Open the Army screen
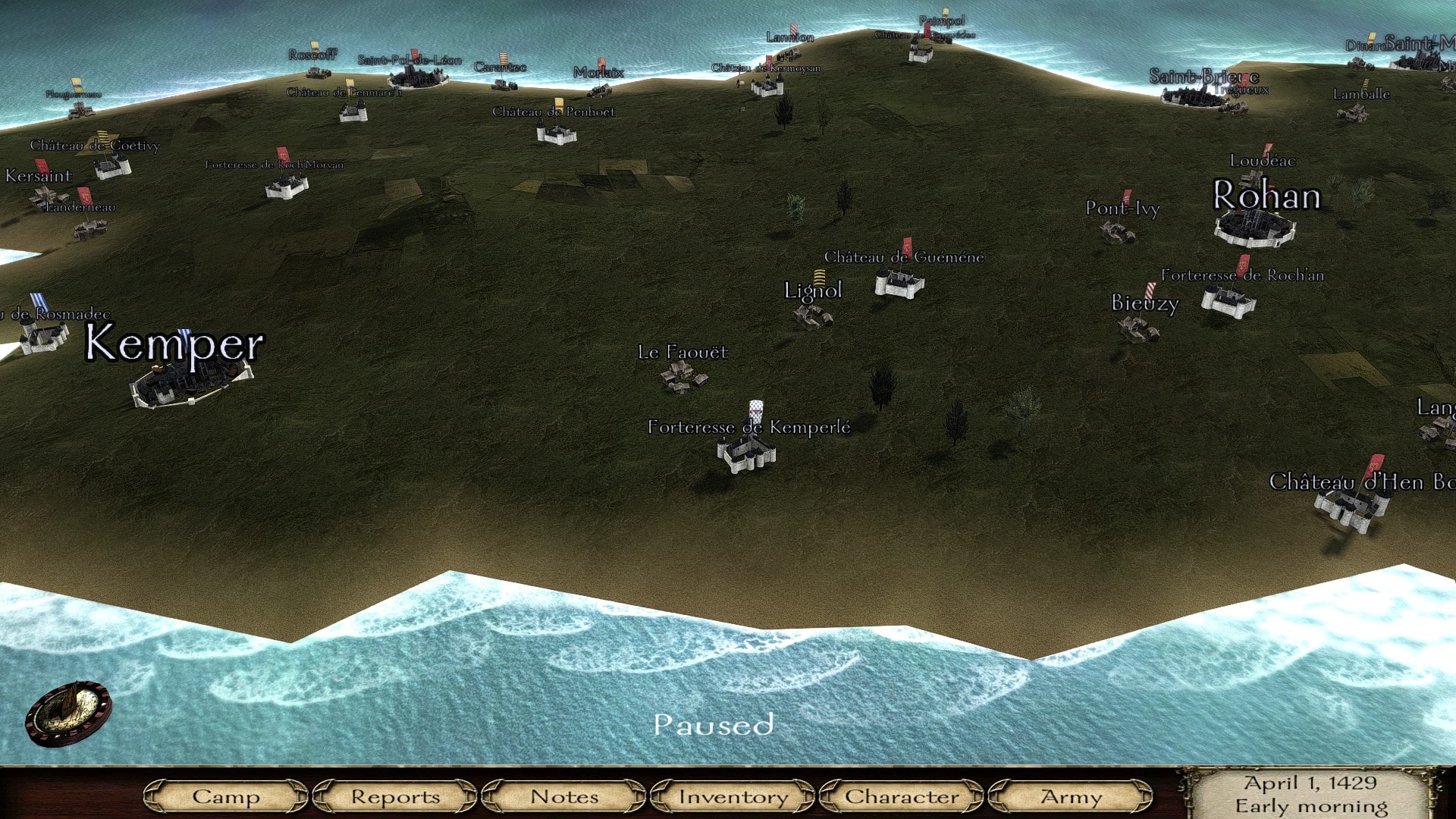The width and height of the screenshot is (1456, 819). point(1071,796)
